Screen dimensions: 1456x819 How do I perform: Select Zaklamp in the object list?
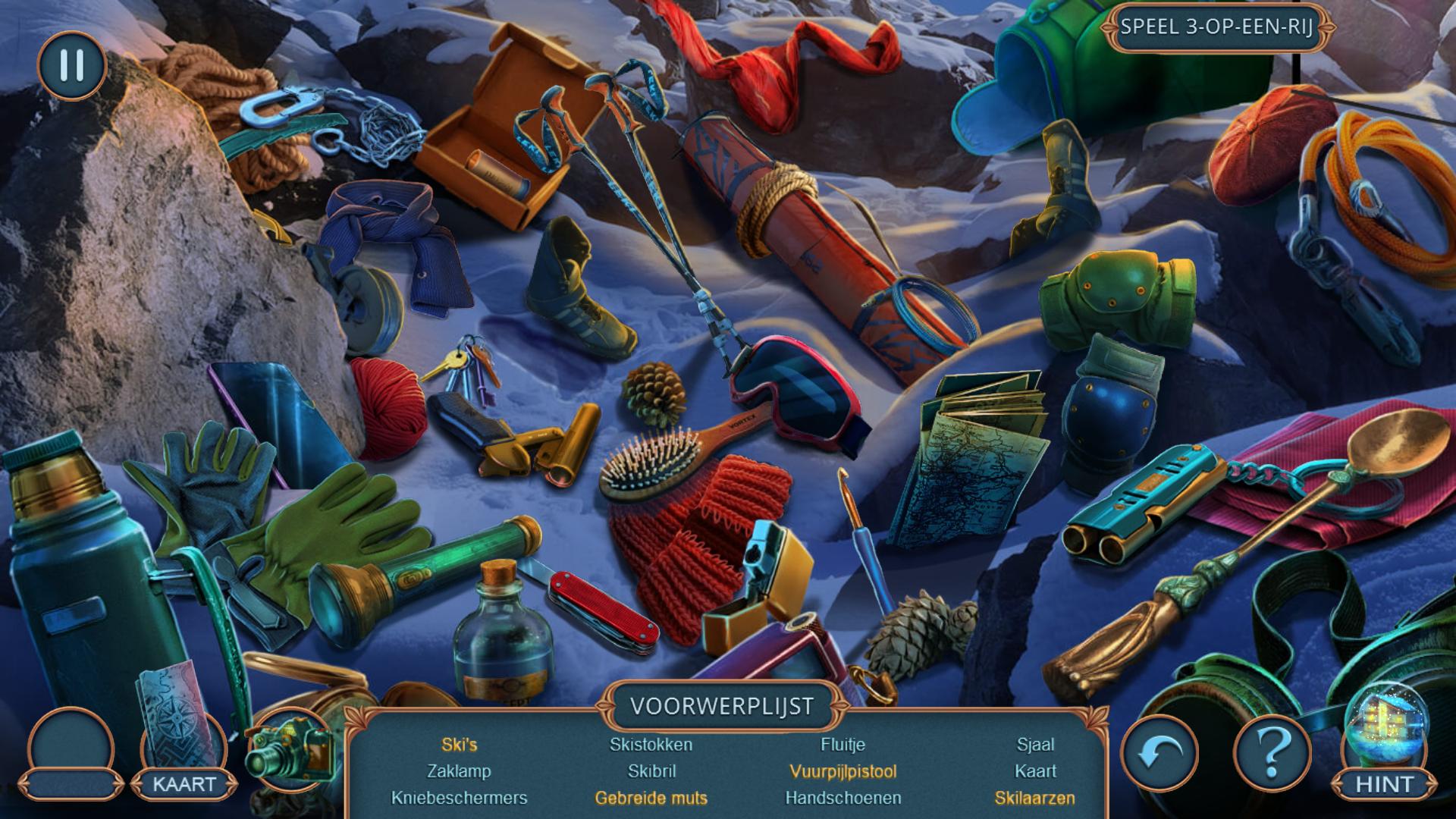pos(460,771)
